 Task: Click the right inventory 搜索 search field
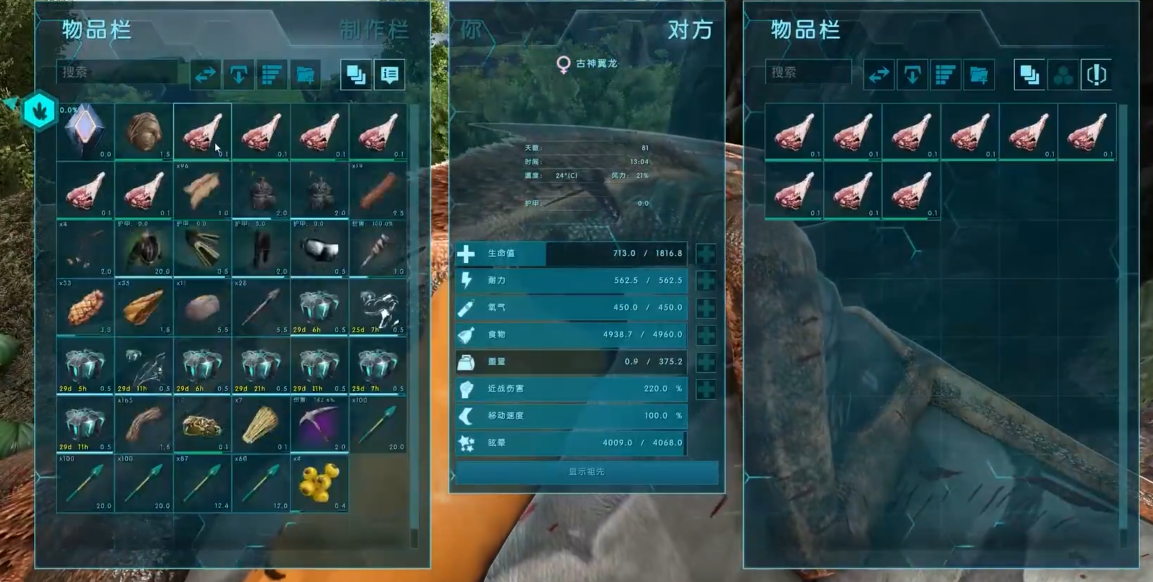[x=808, y=73]
